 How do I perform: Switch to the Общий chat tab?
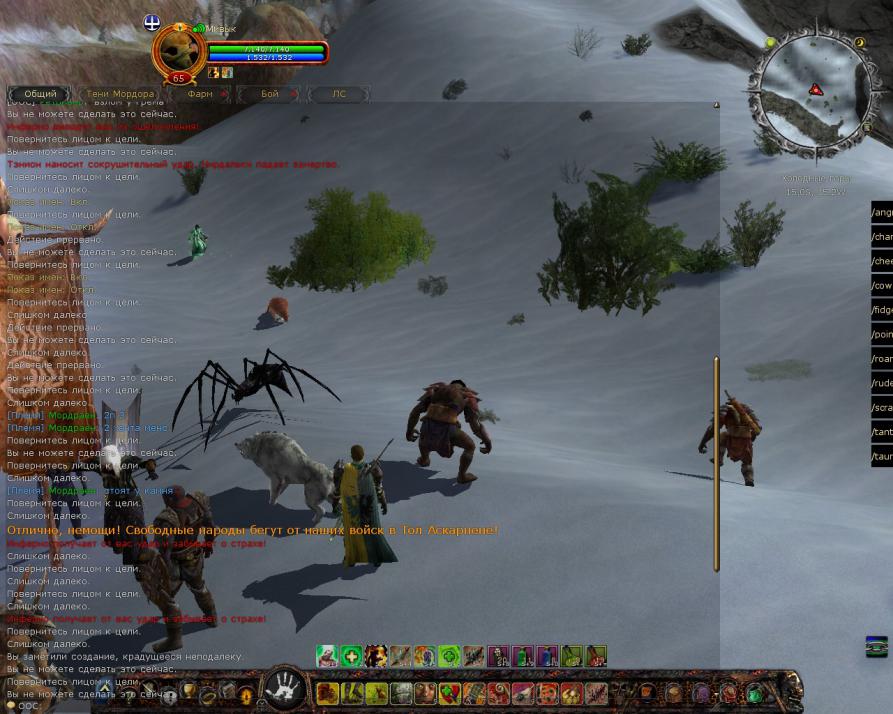coord(40,94)
